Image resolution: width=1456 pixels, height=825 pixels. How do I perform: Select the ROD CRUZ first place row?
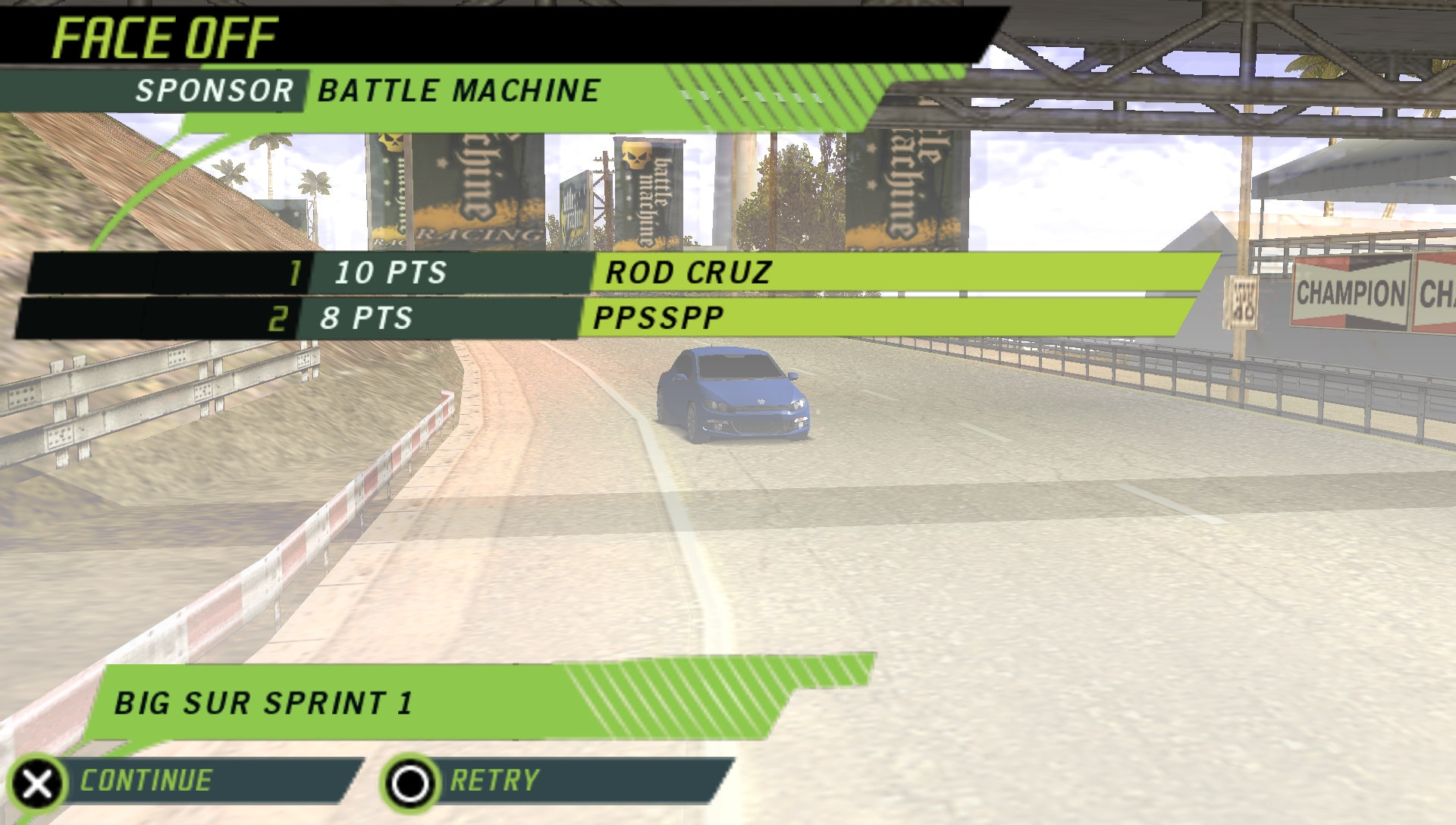[x=686, y=274]
